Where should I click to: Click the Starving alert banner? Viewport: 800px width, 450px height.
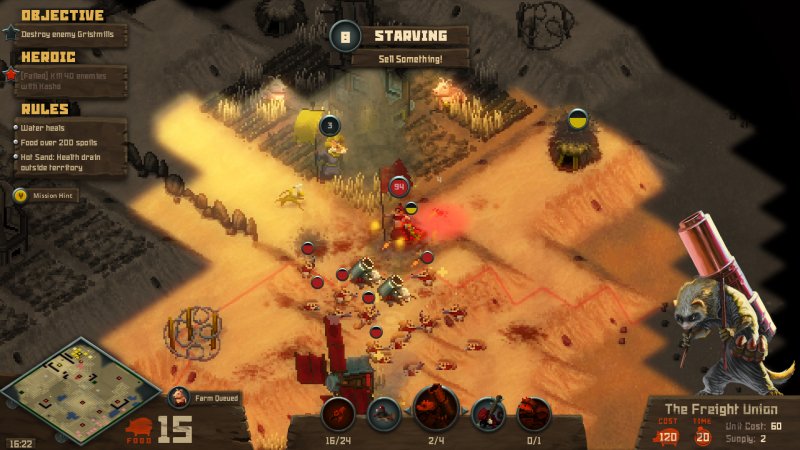click(x=410, y=37)
